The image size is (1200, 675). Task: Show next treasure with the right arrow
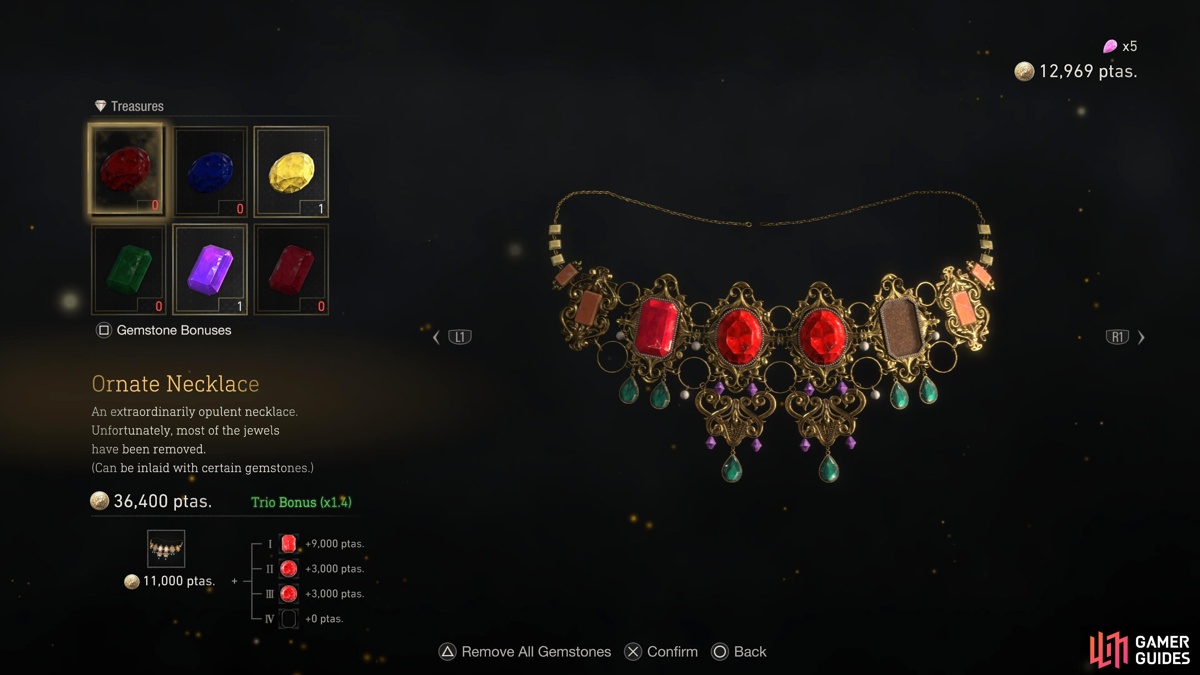(1141, 337)
